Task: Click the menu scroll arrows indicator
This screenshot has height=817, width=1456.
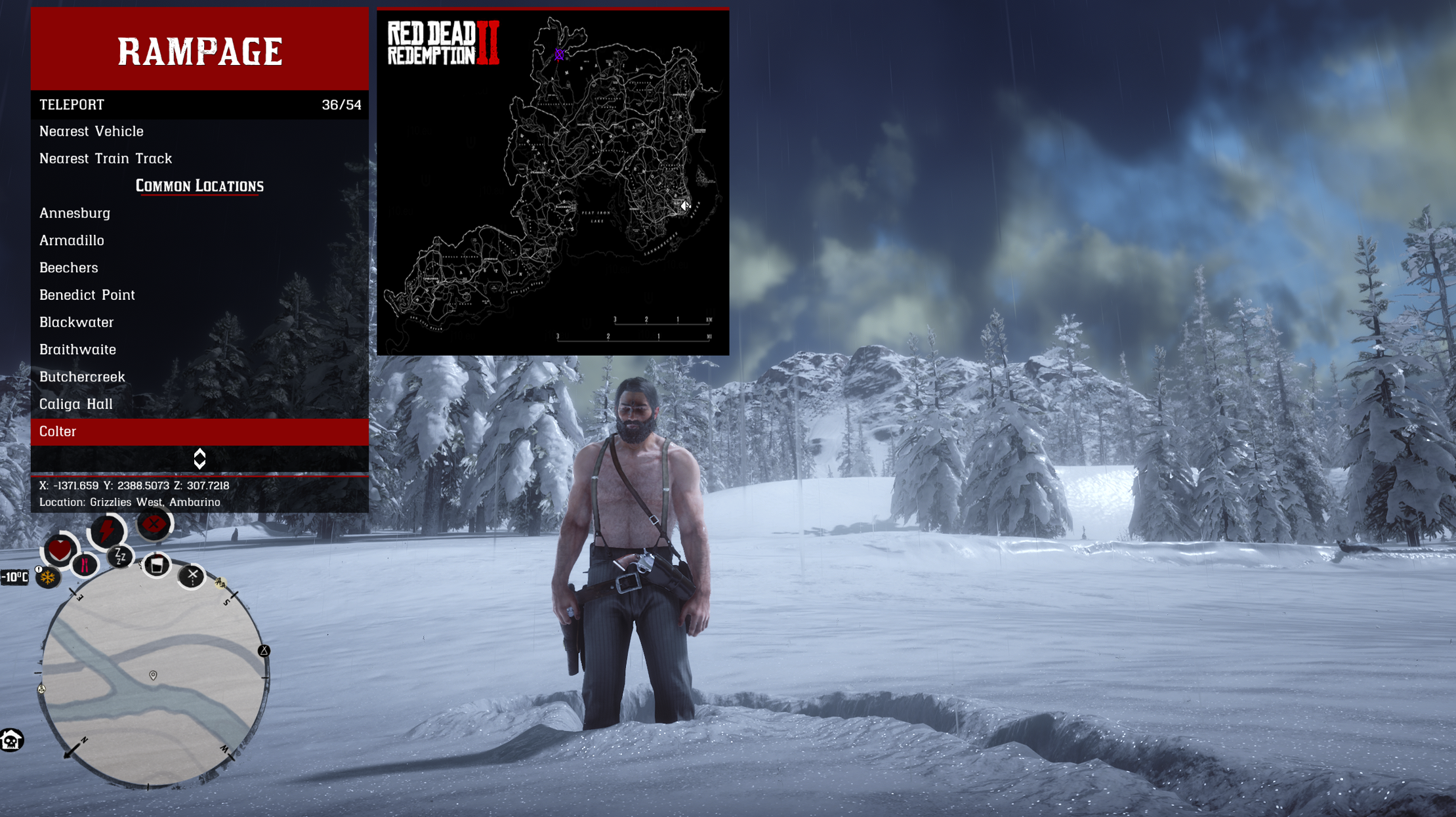Action: [x=199, y=459]
